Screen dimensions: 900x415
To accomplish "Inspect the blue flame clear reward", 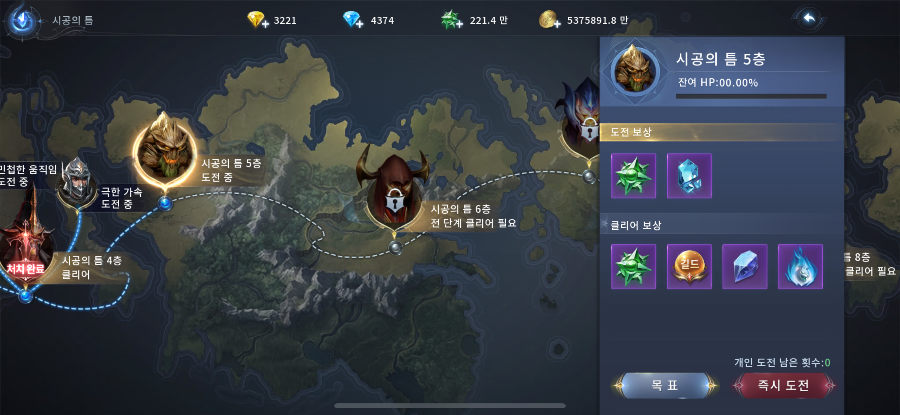I will pos(800,267).
